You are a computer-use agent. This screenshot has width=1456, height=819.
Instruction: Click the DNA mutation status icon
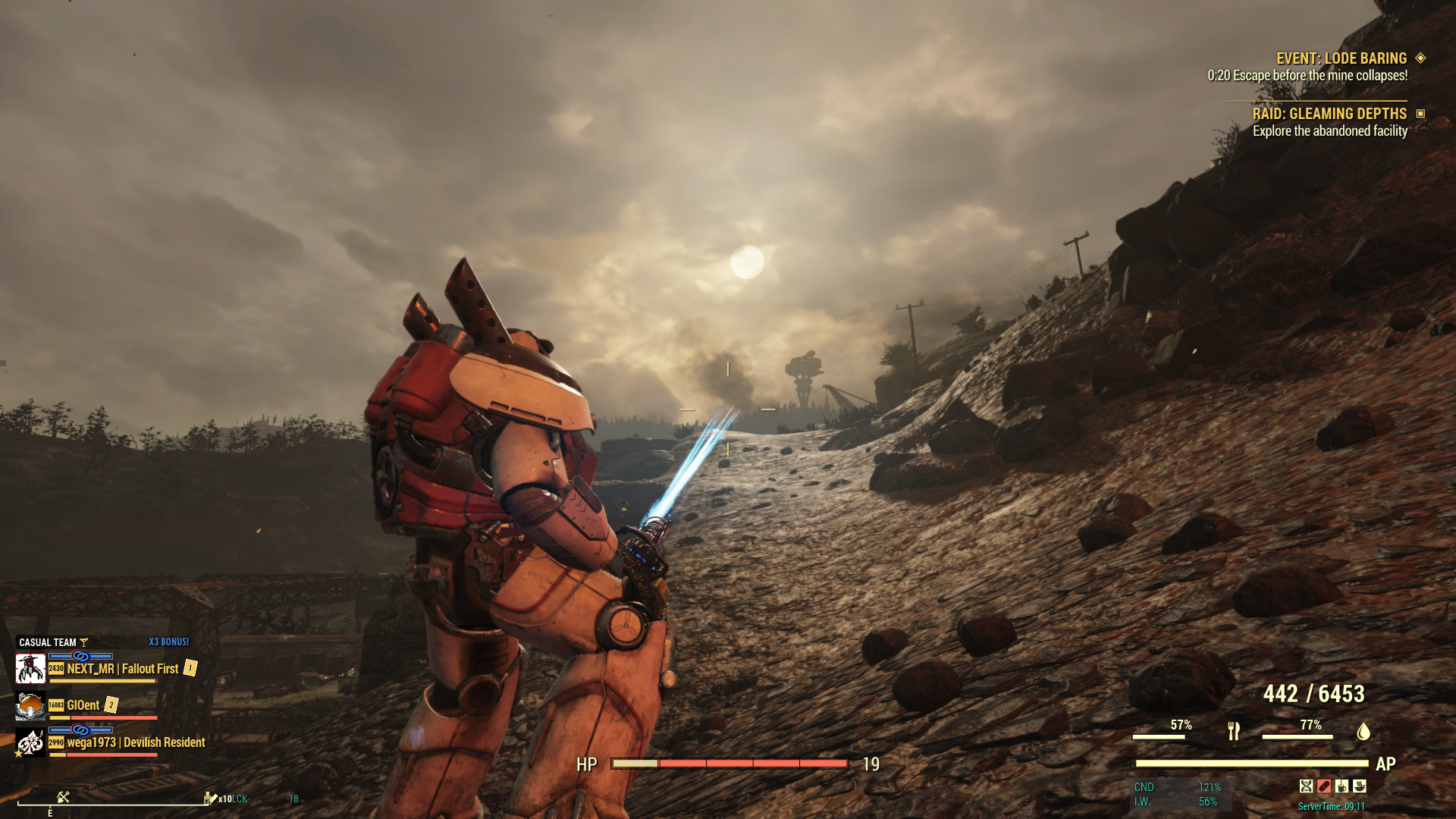click(x=1306, y=786)
